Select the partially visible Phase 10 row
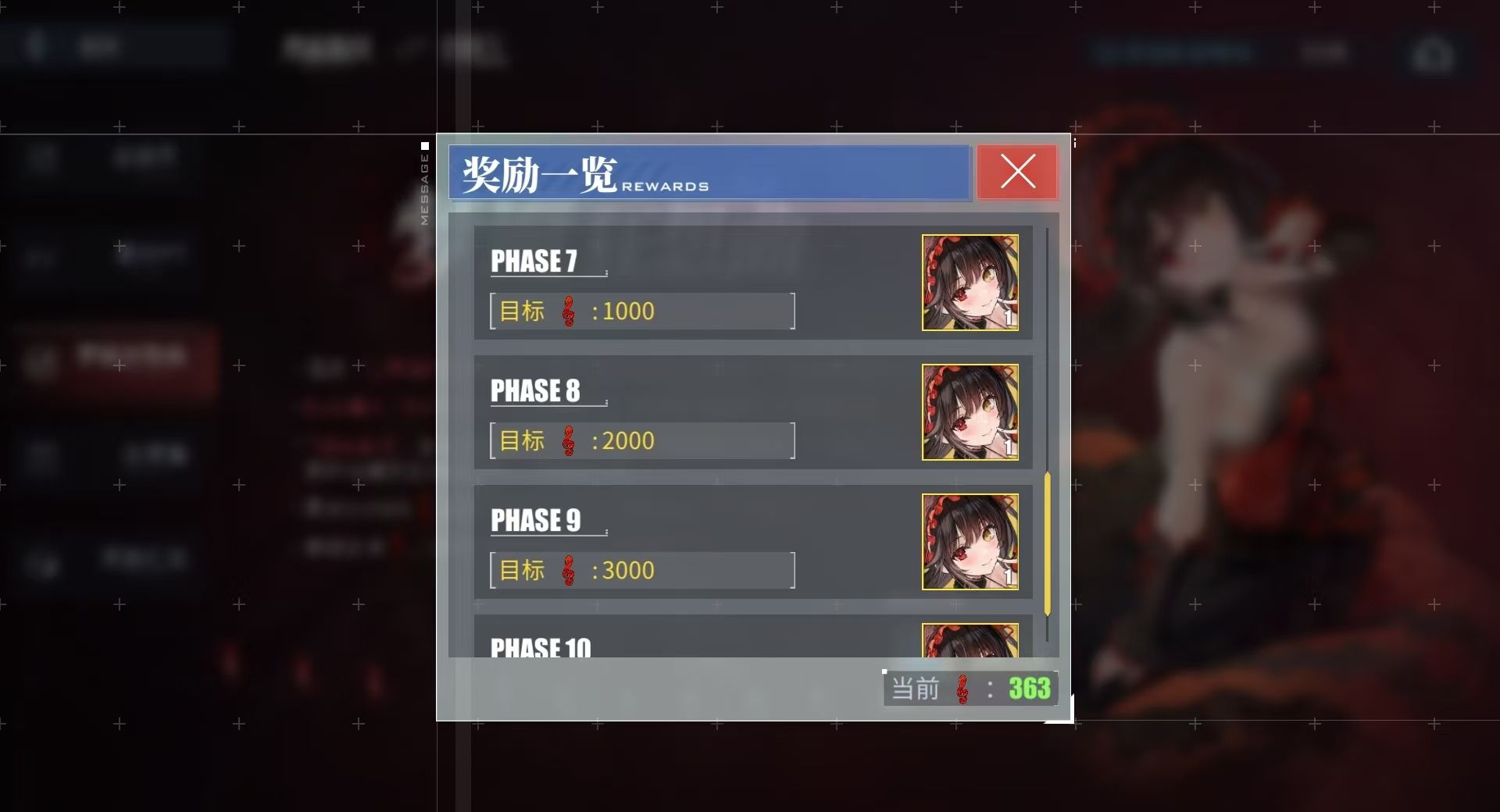Image resolution: width=1500 pixels, height=812 pixels. (703, 640)
